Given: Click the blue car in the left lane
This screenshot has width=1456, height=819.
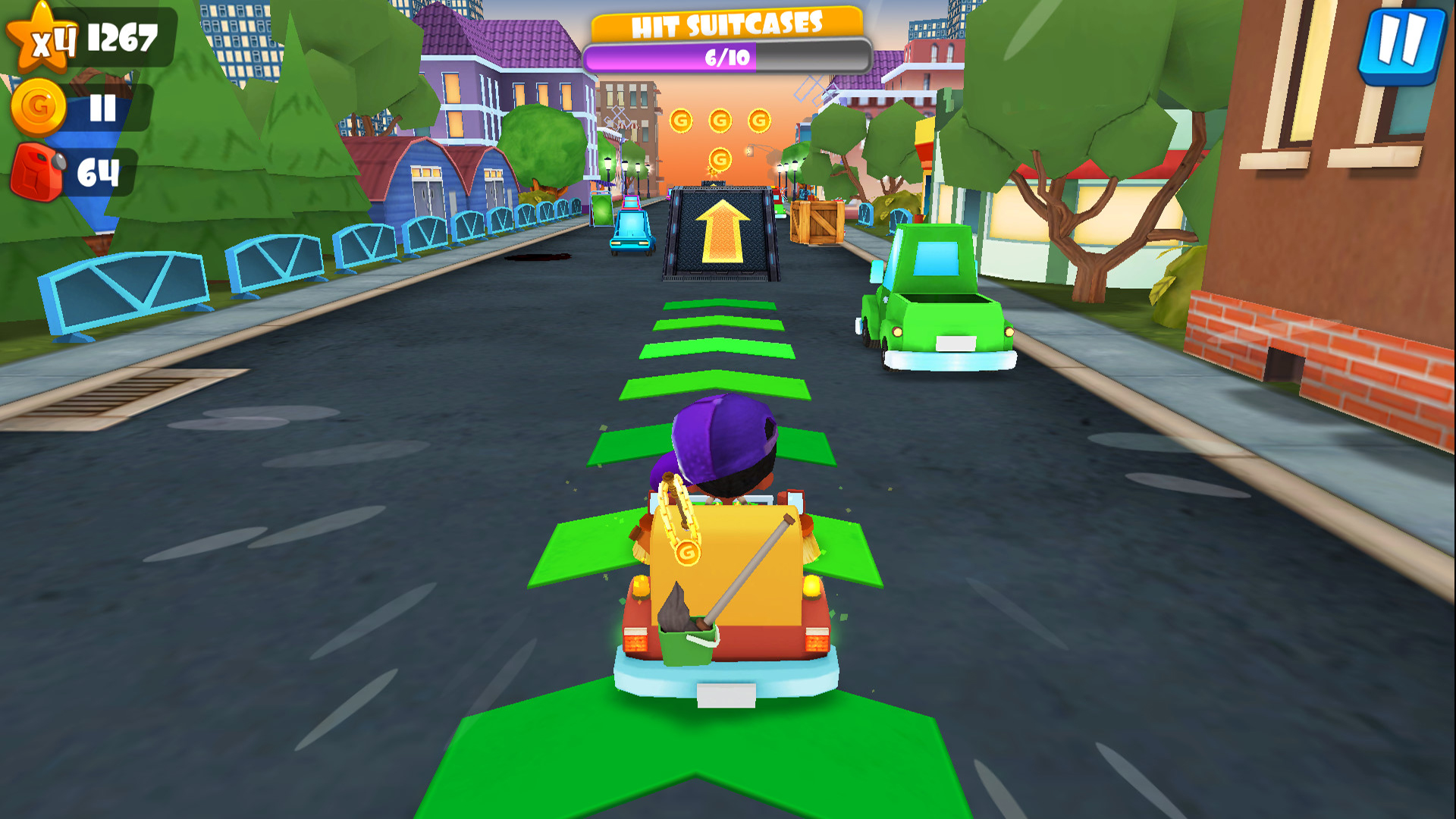Looking at the screenshot, I should [631, 227].
